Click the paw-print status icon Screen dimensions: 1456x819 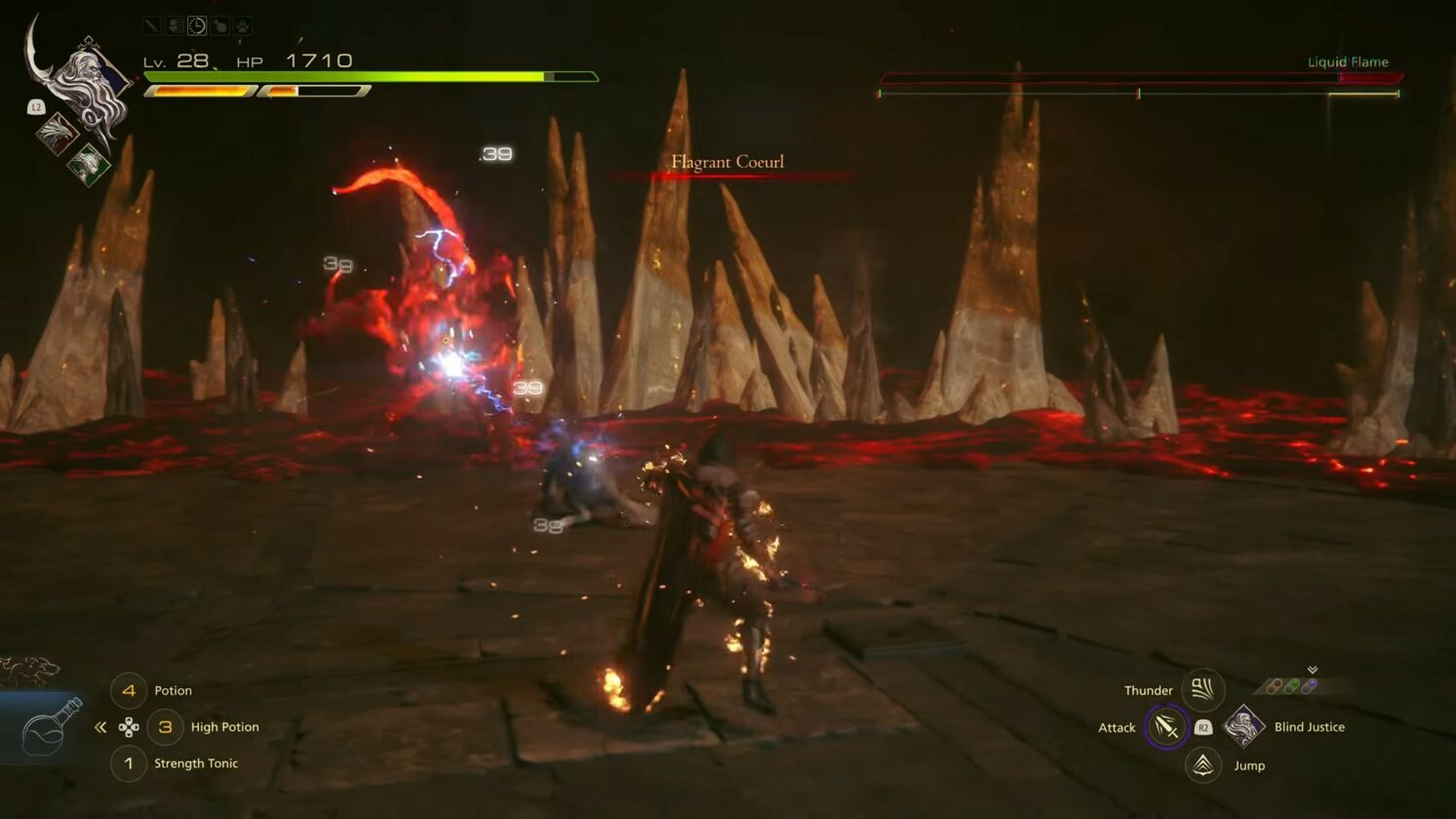[x=242, y=25]
